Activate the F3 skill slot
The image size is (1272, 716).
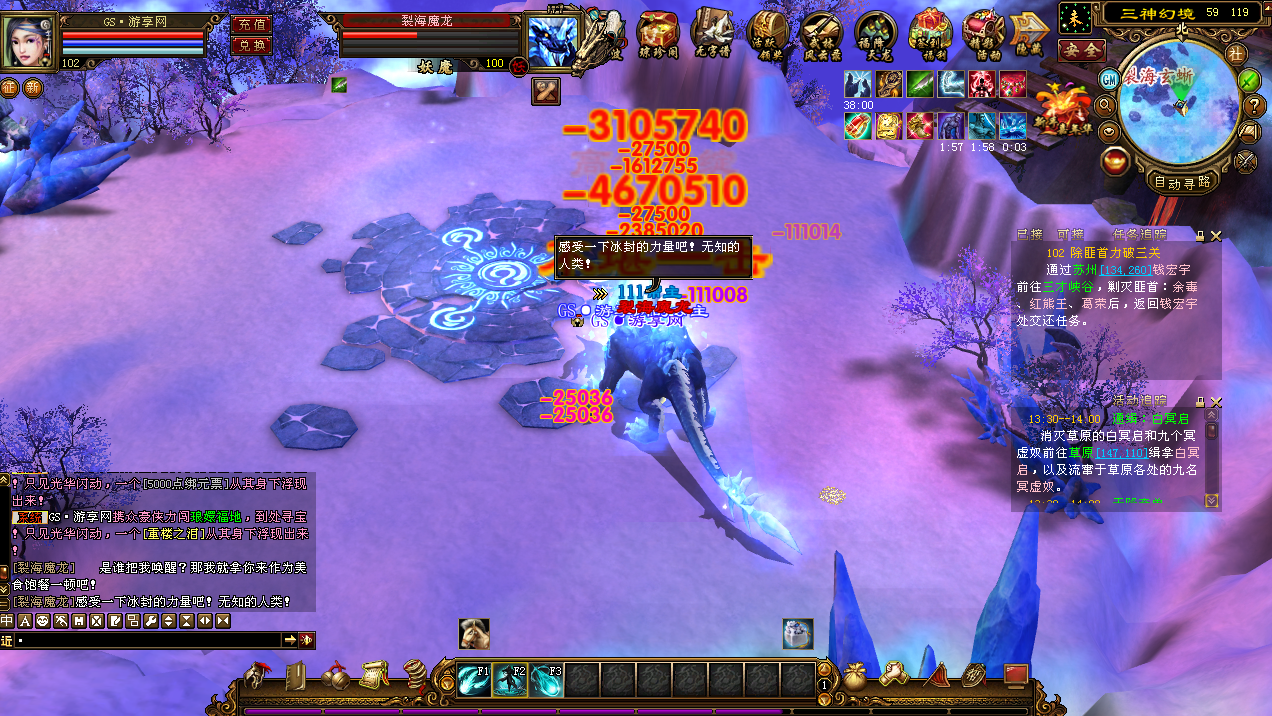click(546, 680)
